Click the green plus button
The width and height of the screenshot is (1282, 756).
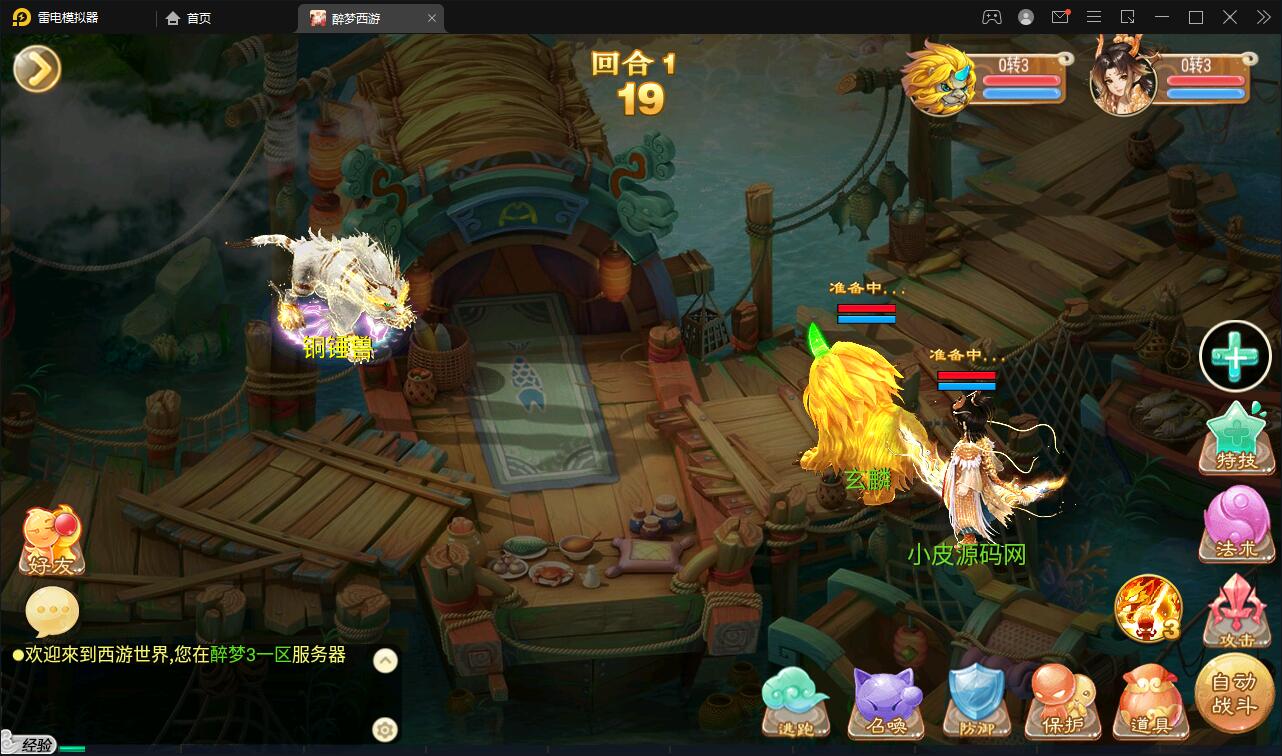[1235, 356]
